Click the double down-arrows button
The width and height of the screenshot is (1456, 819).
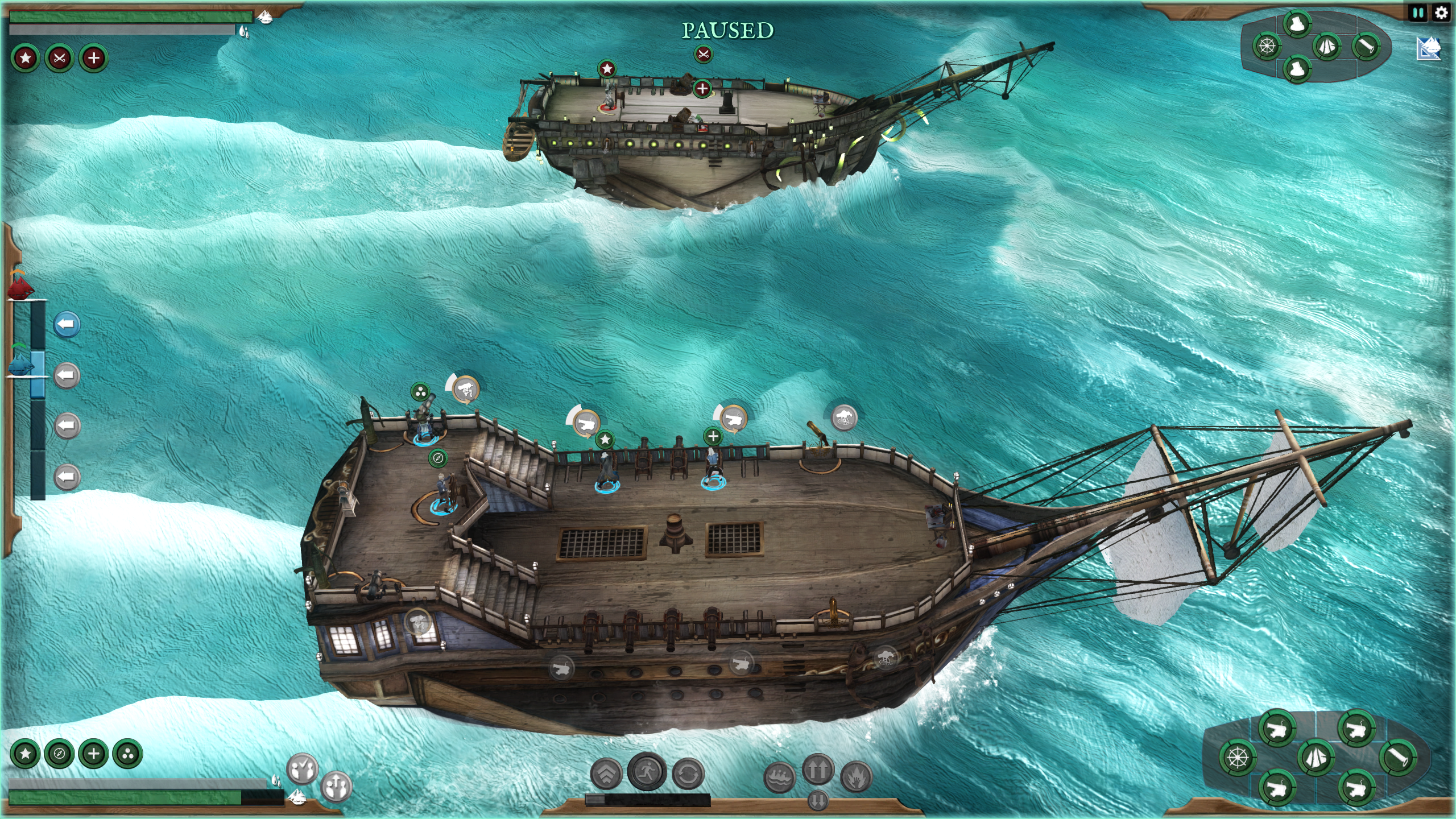pyautogui.click(x=818, y=801)
